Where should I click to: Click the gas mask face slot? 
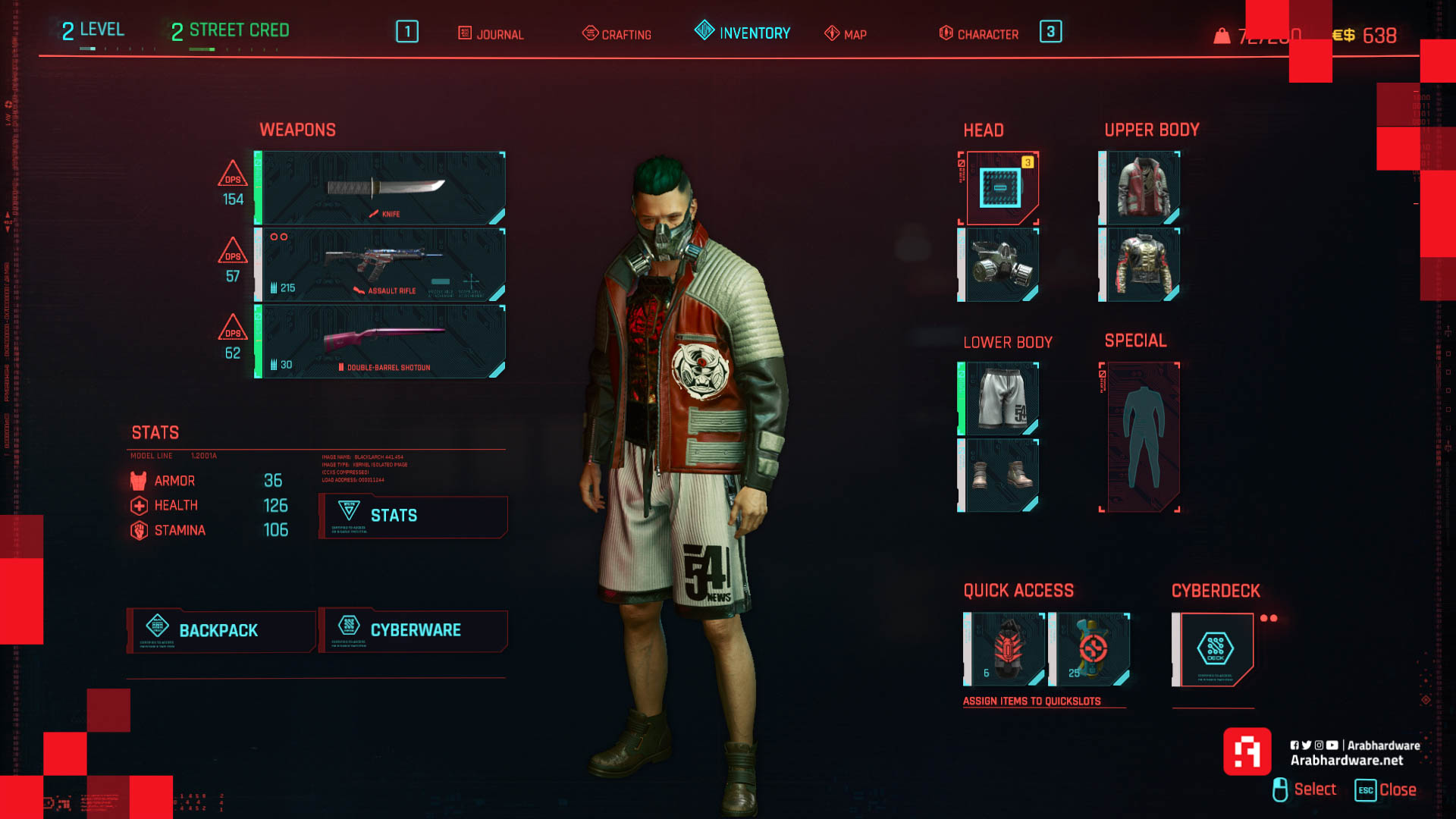click(x=999, y=265)
